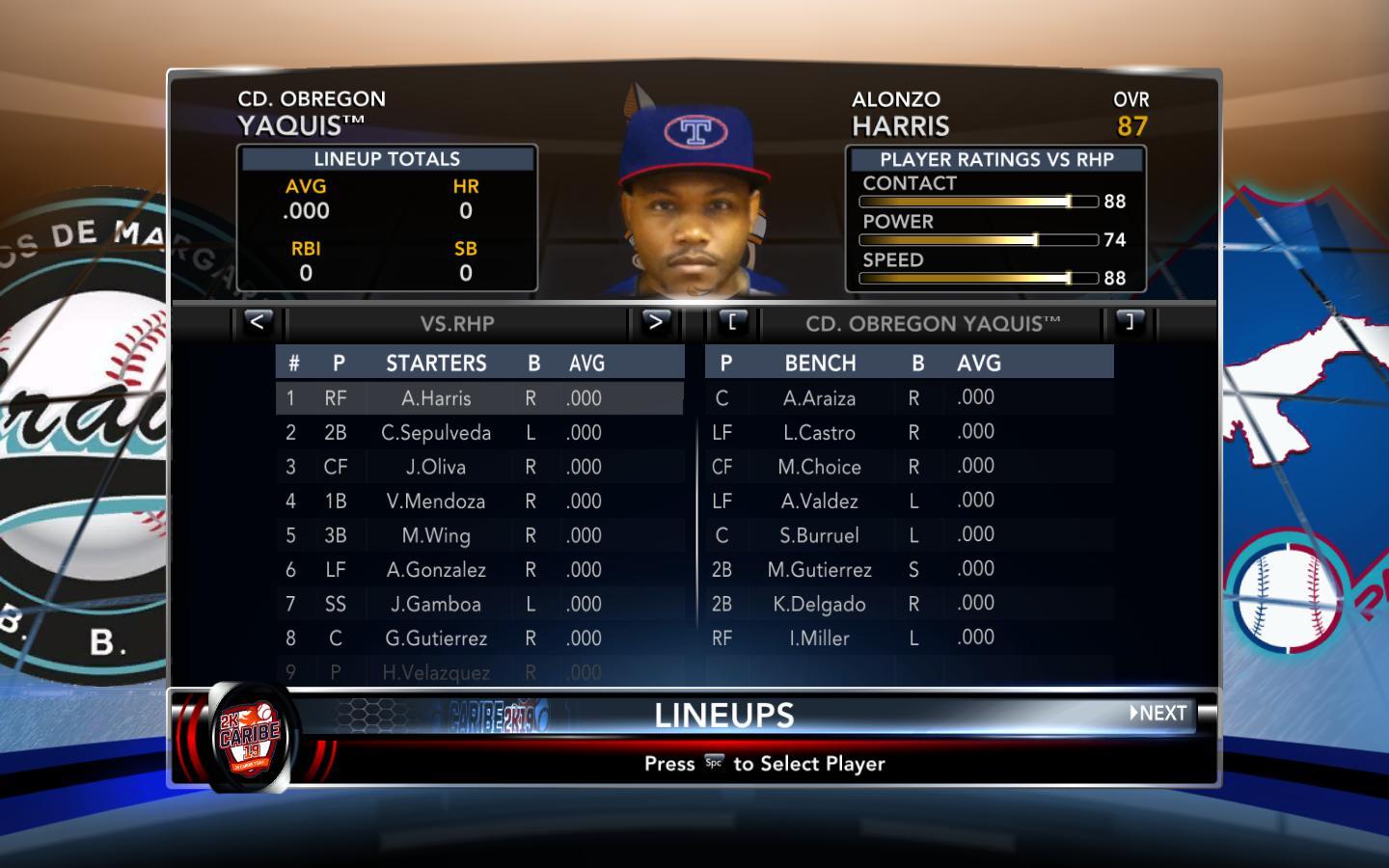Switch to next lineup with right arrow
Viewport: 1389px width, 868px height.
(656, 322)
